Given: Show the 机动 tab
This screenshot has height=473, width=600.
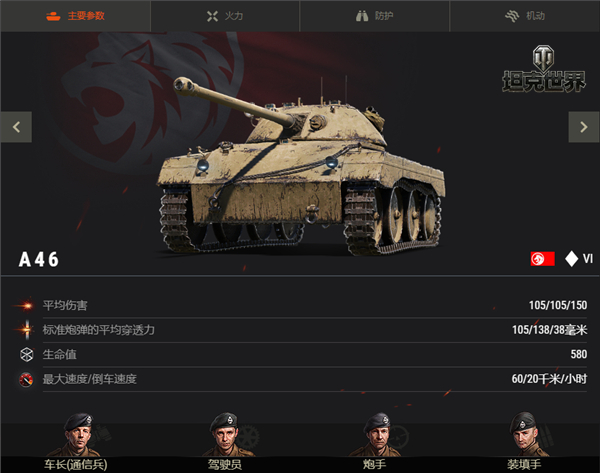Looking at the screenshot, I should [525, 16].
